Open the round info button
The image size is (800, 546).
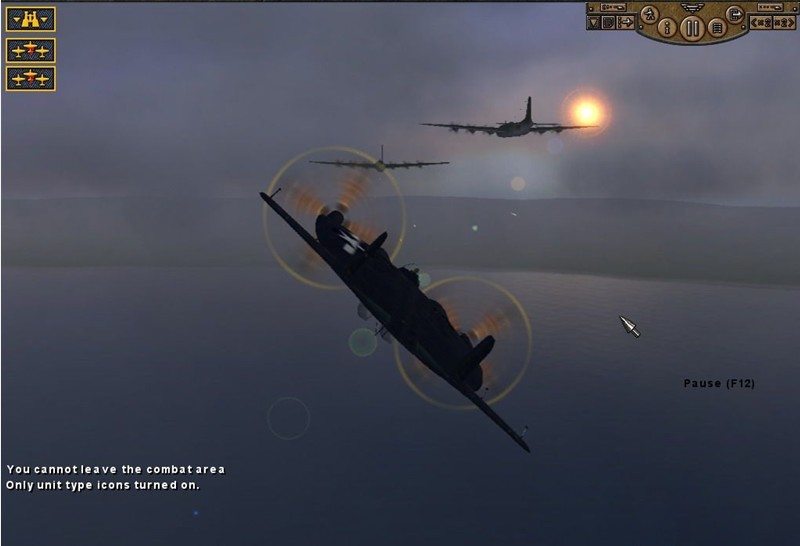[x=667, y=27]
